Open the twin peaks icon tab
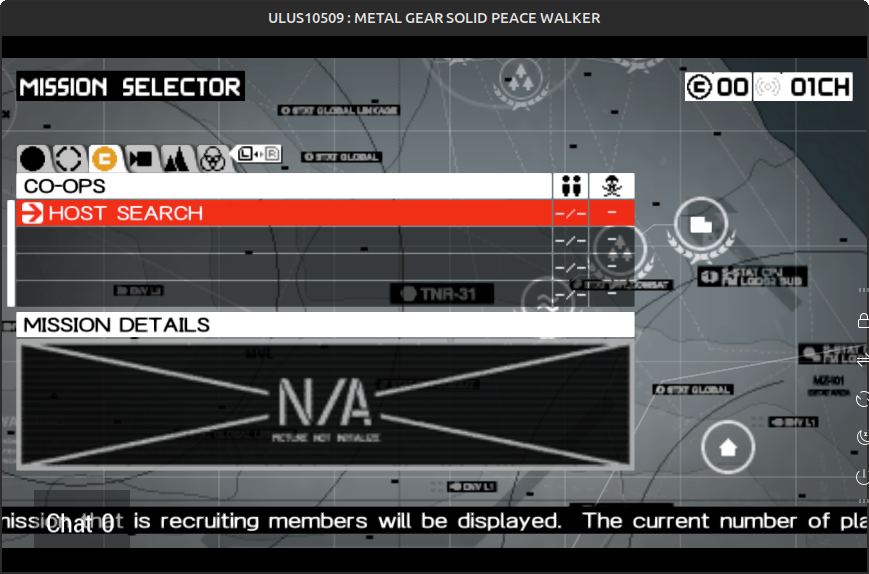Viewport: 869px width, 574px height. tap(176, 158)
